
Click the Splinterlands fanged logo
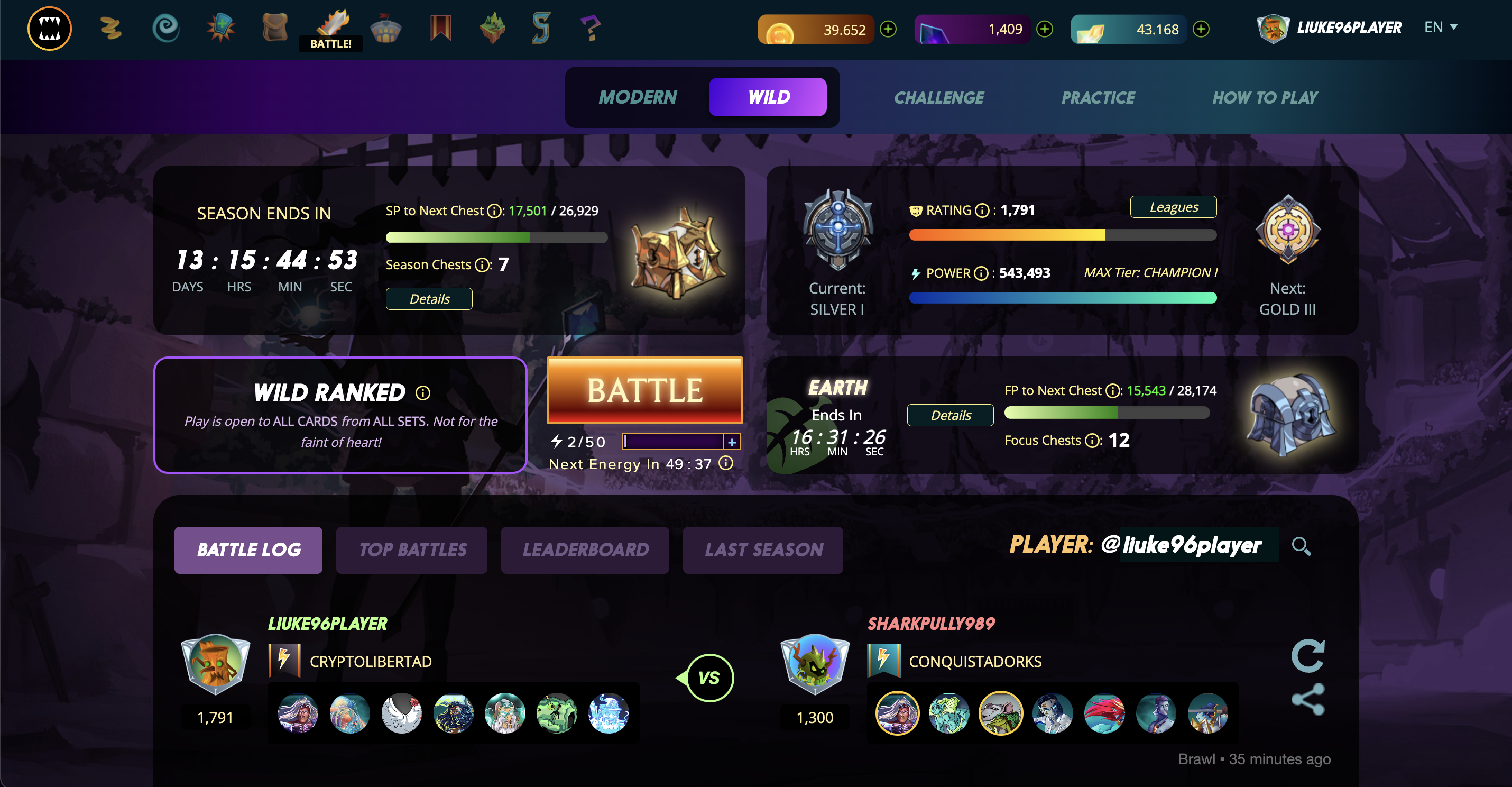49,28
